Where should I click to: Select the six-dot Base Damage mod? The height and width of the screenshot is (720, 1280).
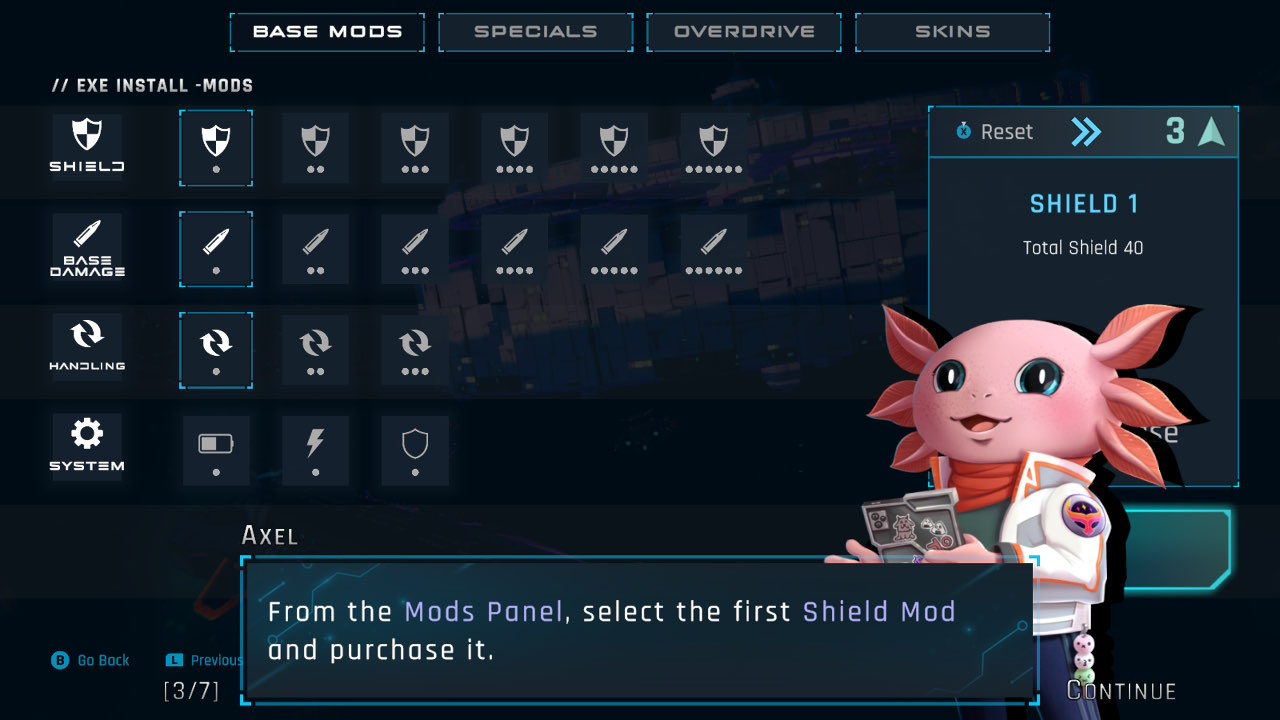pyautogui.click(x=714, y=248)
